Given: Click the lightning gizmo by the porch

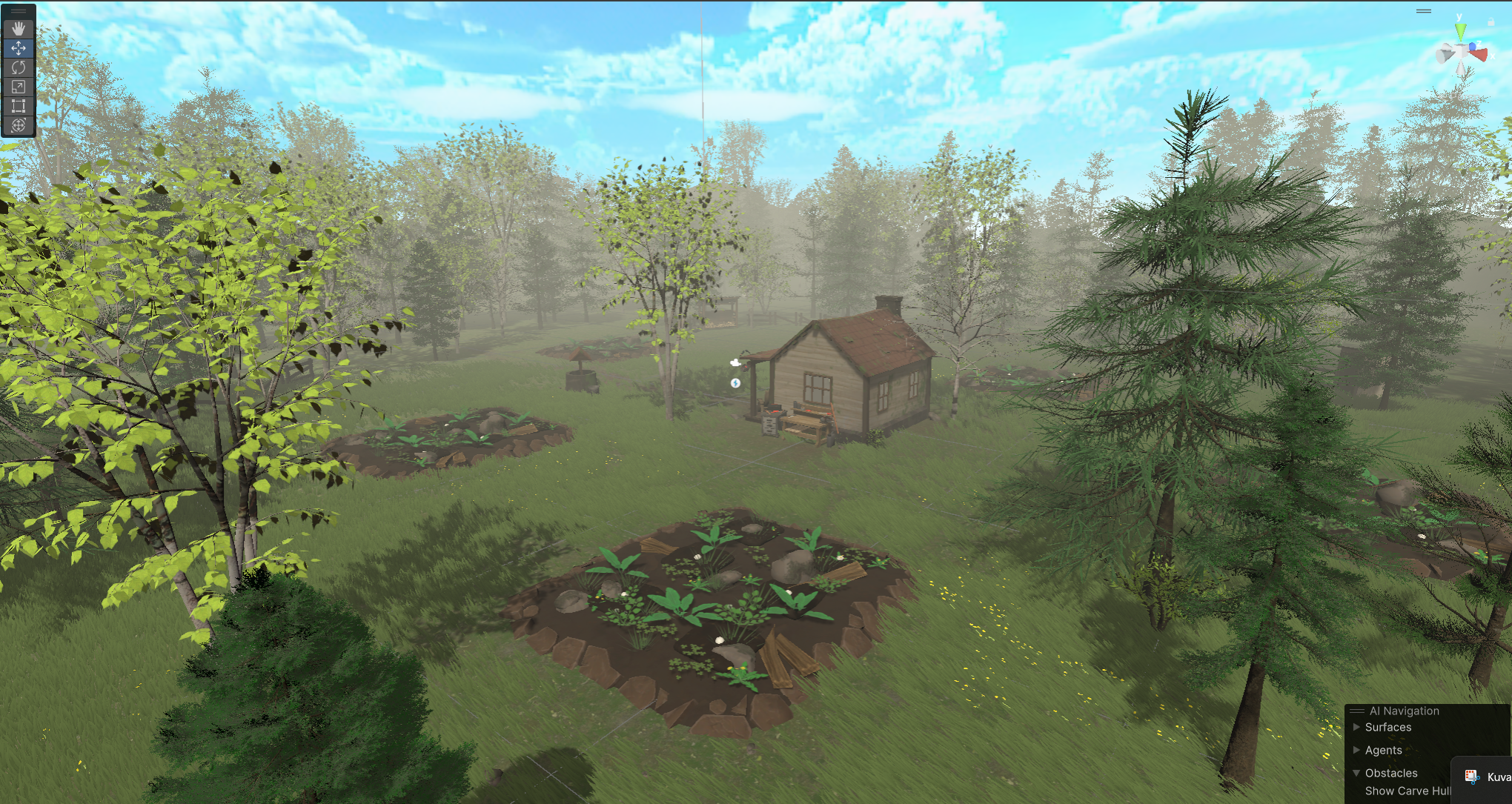Looking at the screenshot, I should pyautogui.click(x=735, y=383).
